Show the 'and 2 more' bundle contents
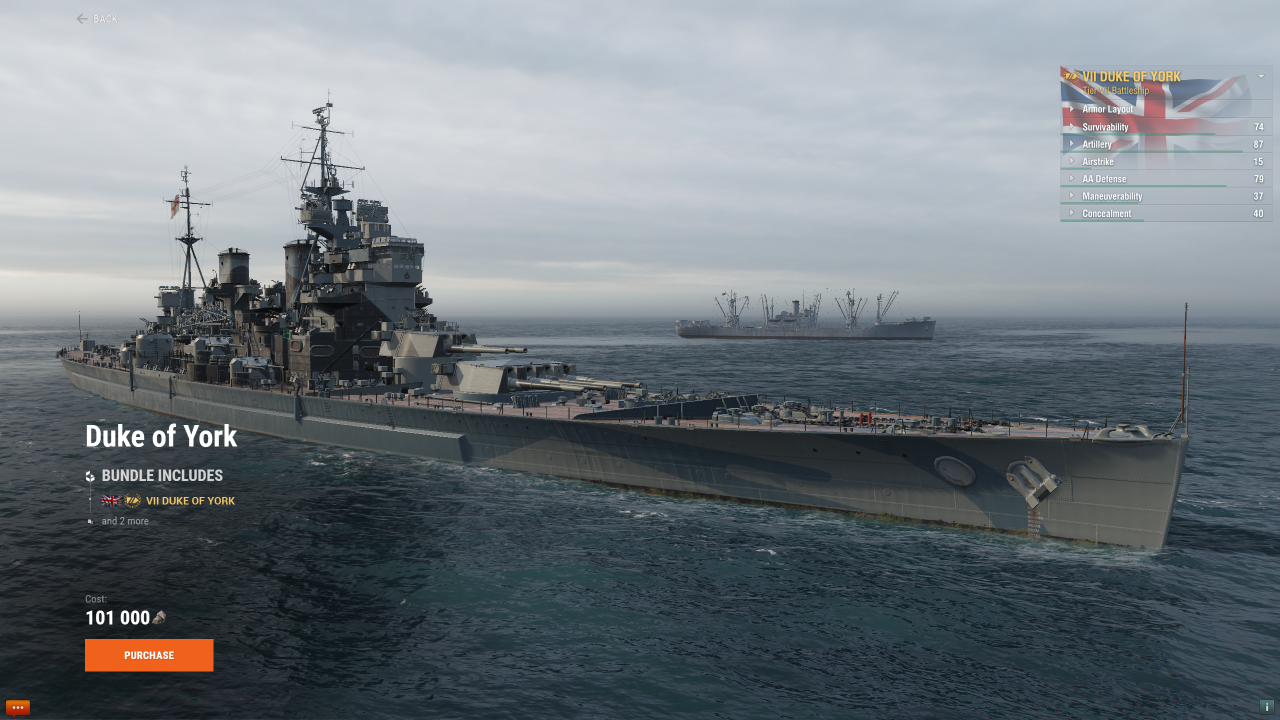The image size is (1280, 720). pos(124,521)
